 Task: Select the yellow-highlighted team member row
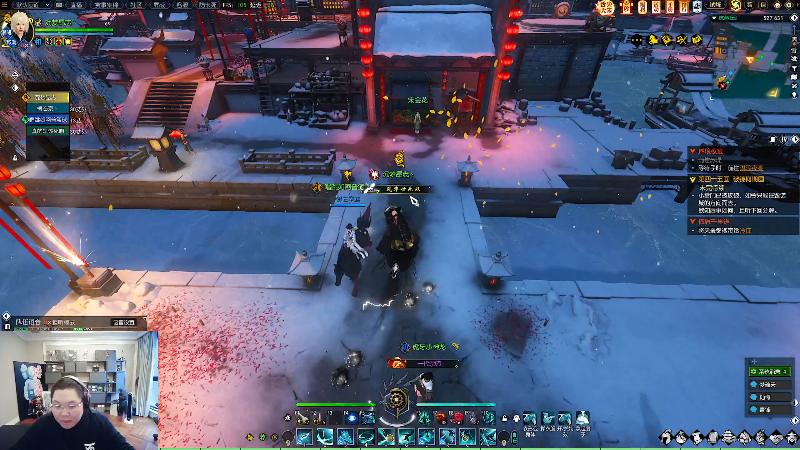coord(49,97)
